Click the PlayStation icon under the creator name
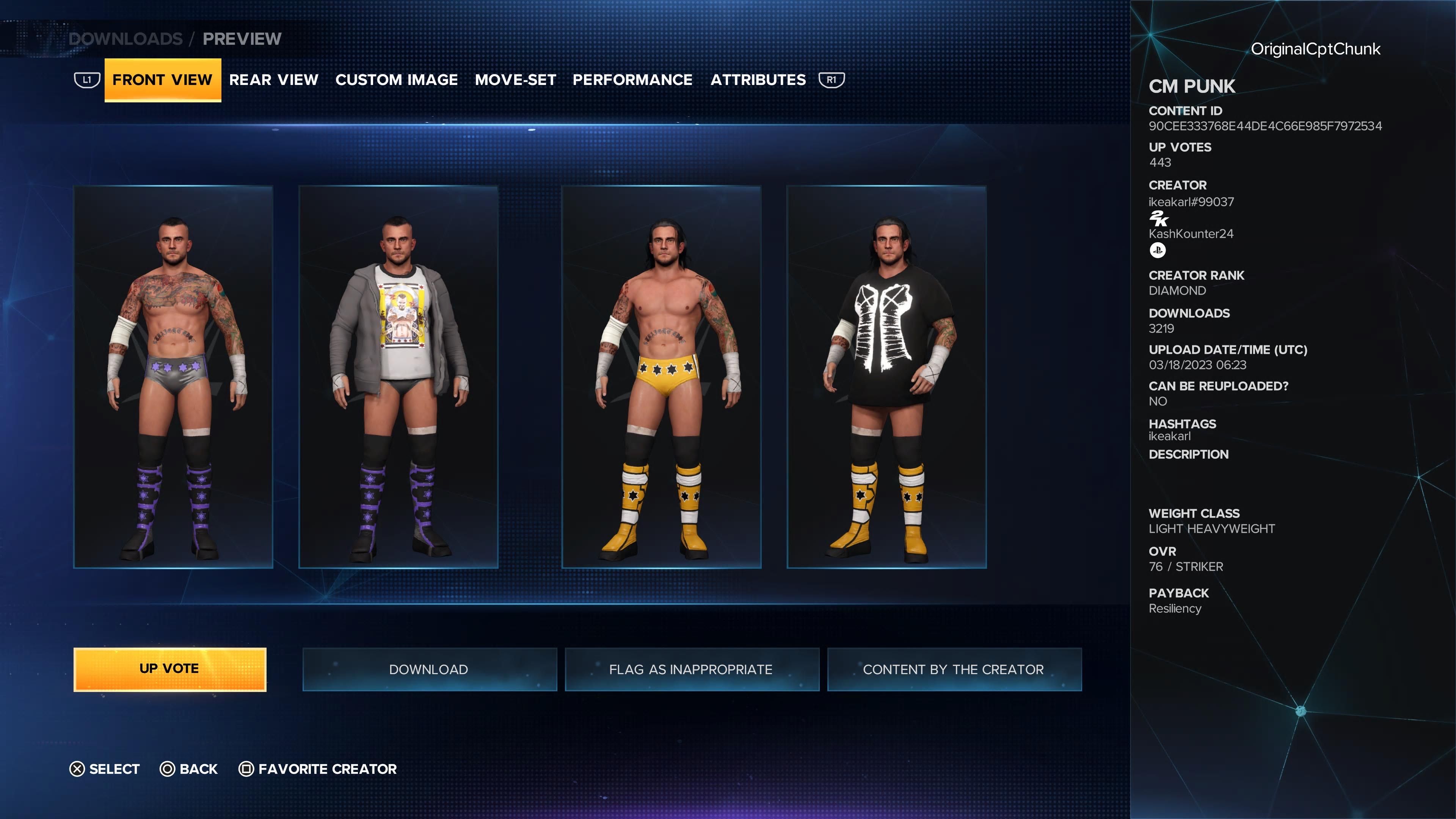Screen dimensions: 1456x819 pos(1158,250)
